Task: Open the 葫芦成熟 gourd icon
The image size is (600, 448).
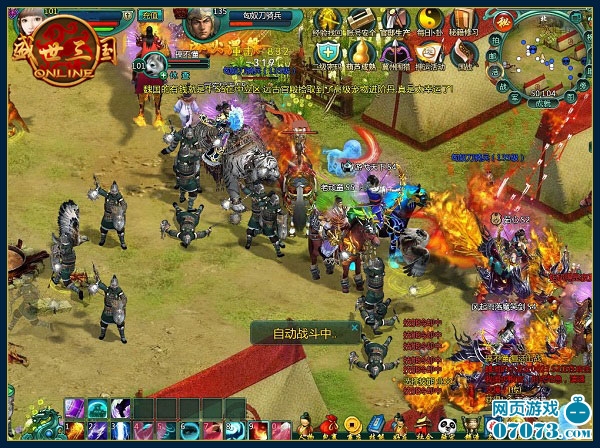Action: 362,52
